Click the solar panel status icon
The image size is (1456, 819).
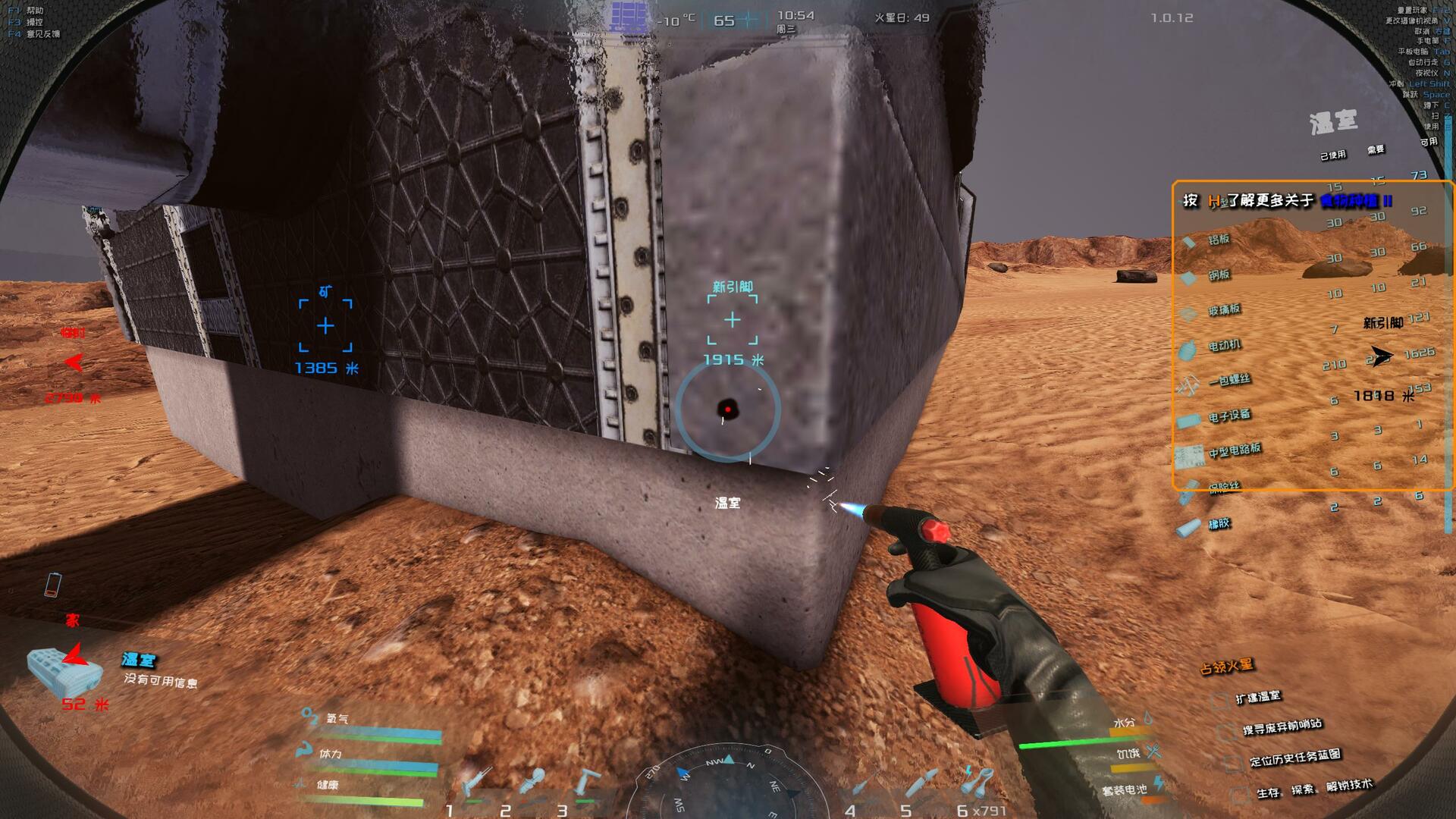(x=629, y=17)
